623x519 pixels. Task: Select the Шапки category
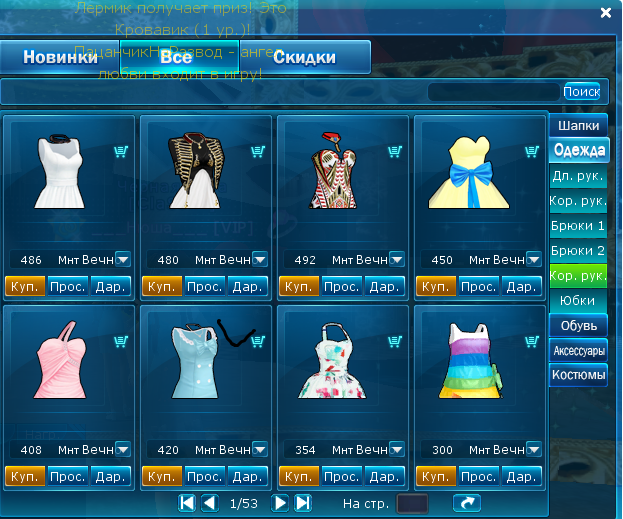pos(579,127)
